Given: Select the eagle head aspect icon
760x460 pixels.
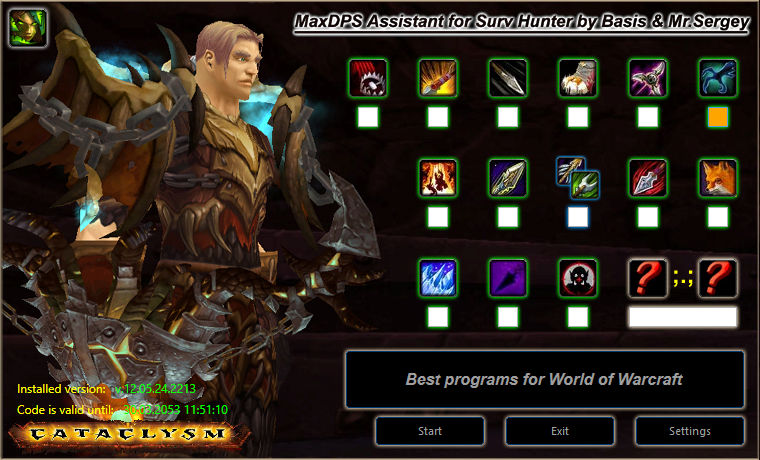Looking at the screenshot, I should coord(578,78).
